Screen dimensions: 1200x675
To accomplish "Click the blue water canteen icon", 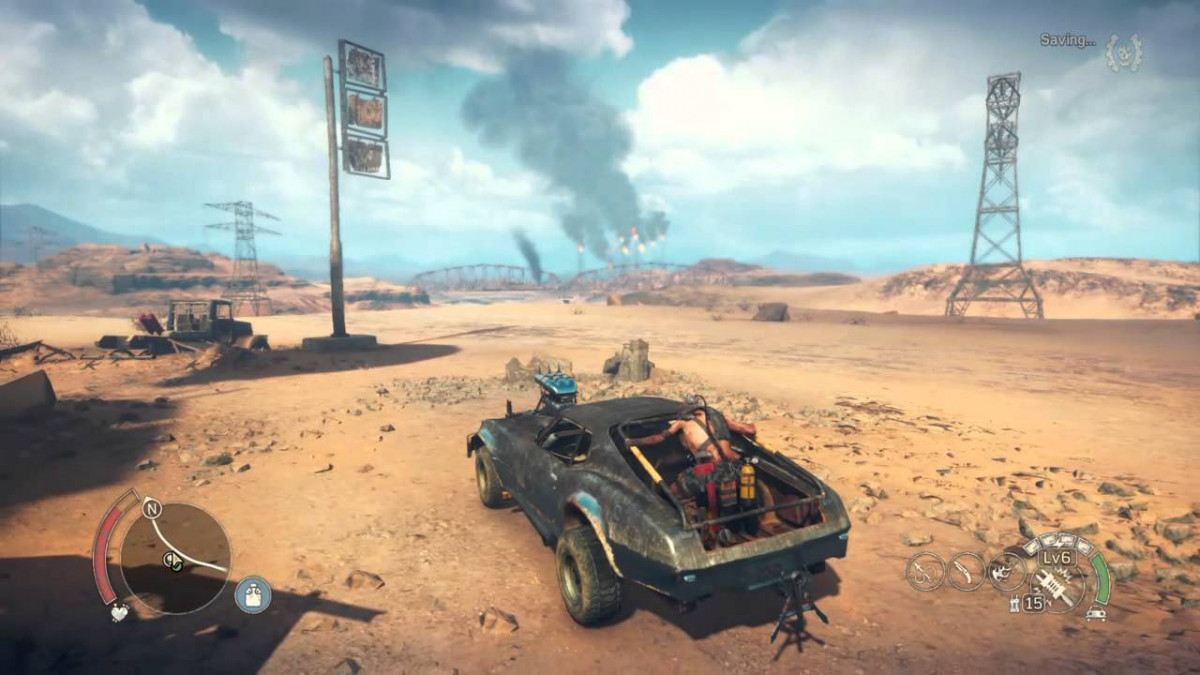I will [252, 594].
